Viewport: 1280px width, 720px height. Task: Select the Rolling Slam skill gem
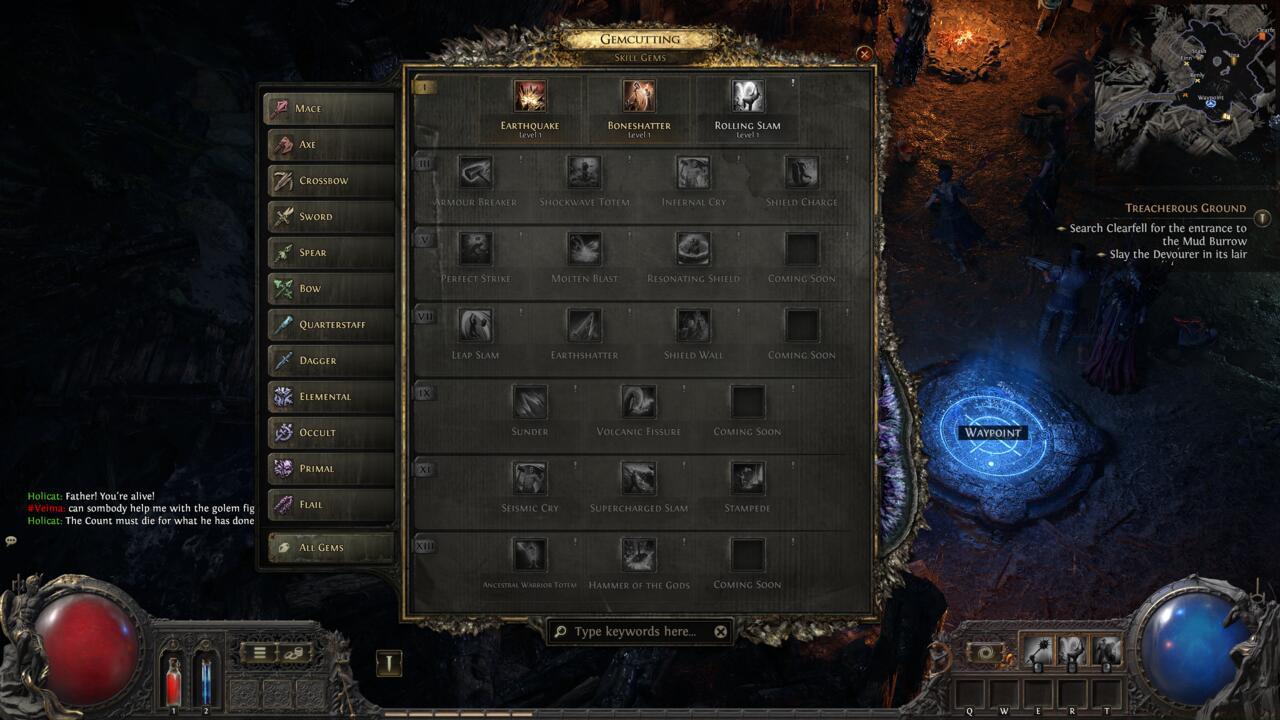coord(747,95)
